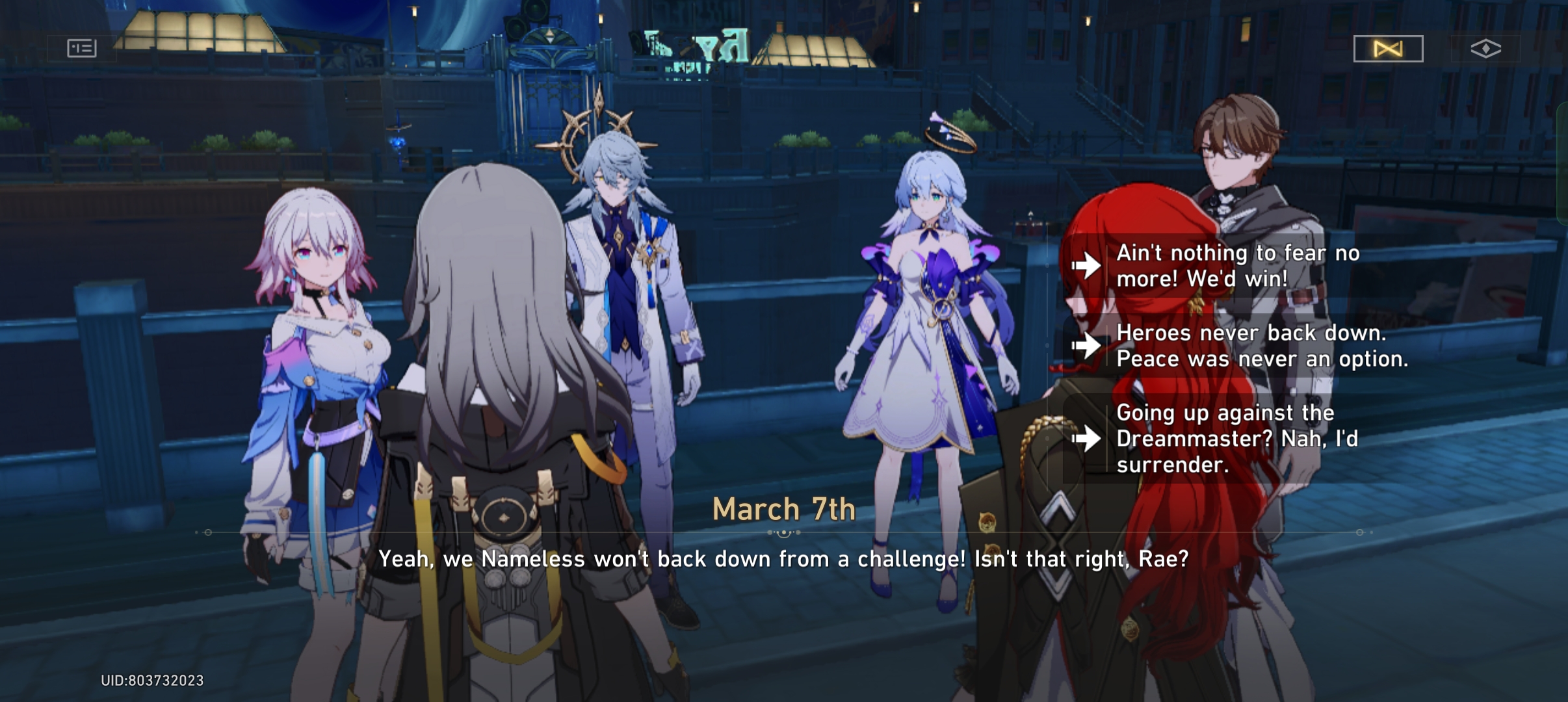Screen dimensions: 1568x702
Task: Click the arrow beside "Going up against the Dreammaster"
Action: 1088,440
